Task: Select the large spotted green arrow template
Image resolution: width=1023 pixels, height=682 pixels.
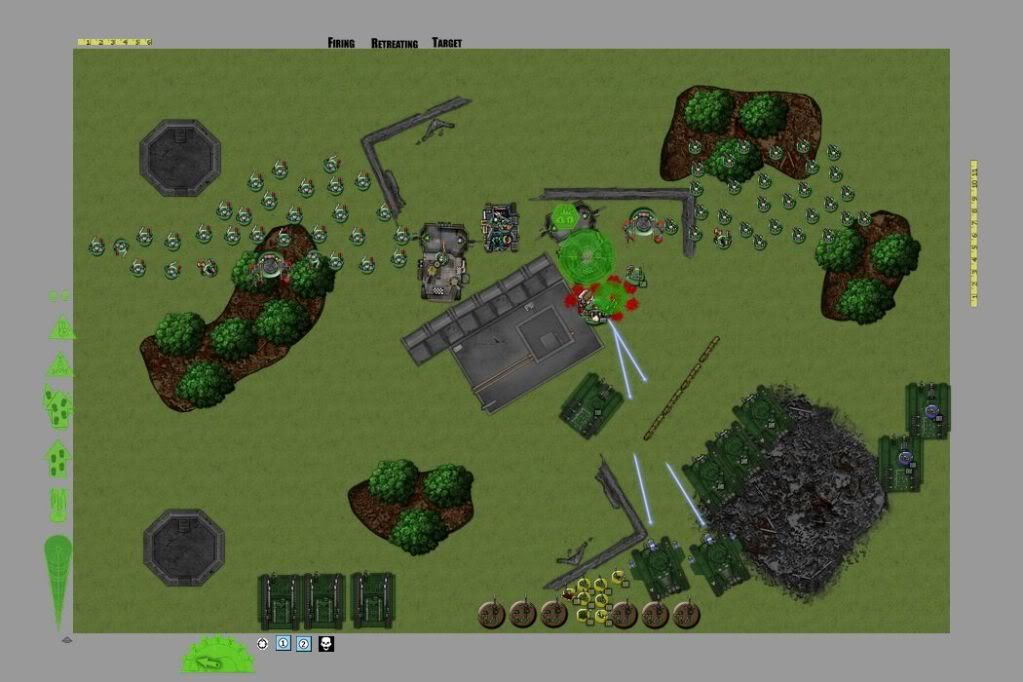Action: (58, 406)
